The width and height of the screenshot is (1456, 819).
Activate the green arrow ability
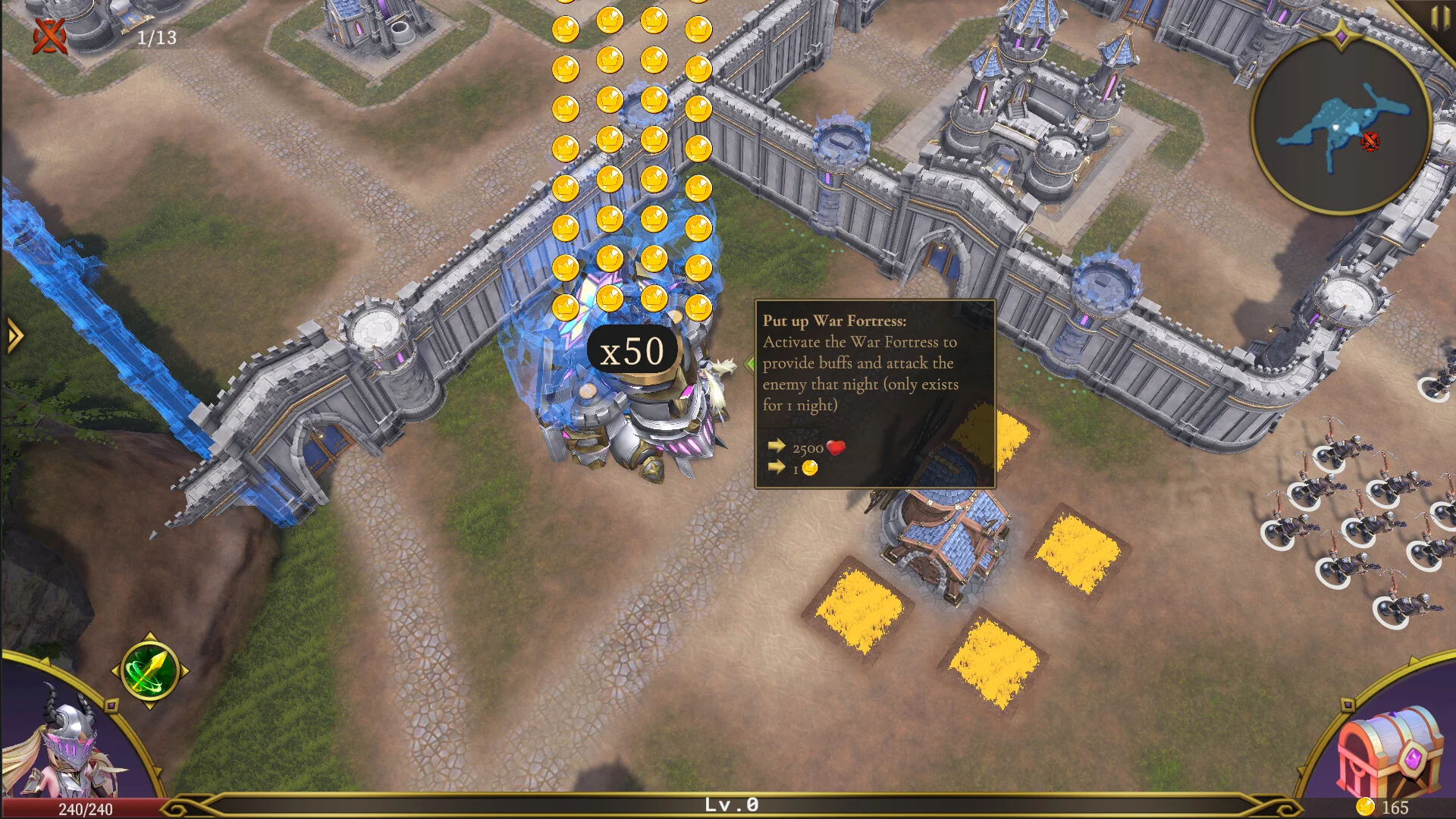point(149,670)
